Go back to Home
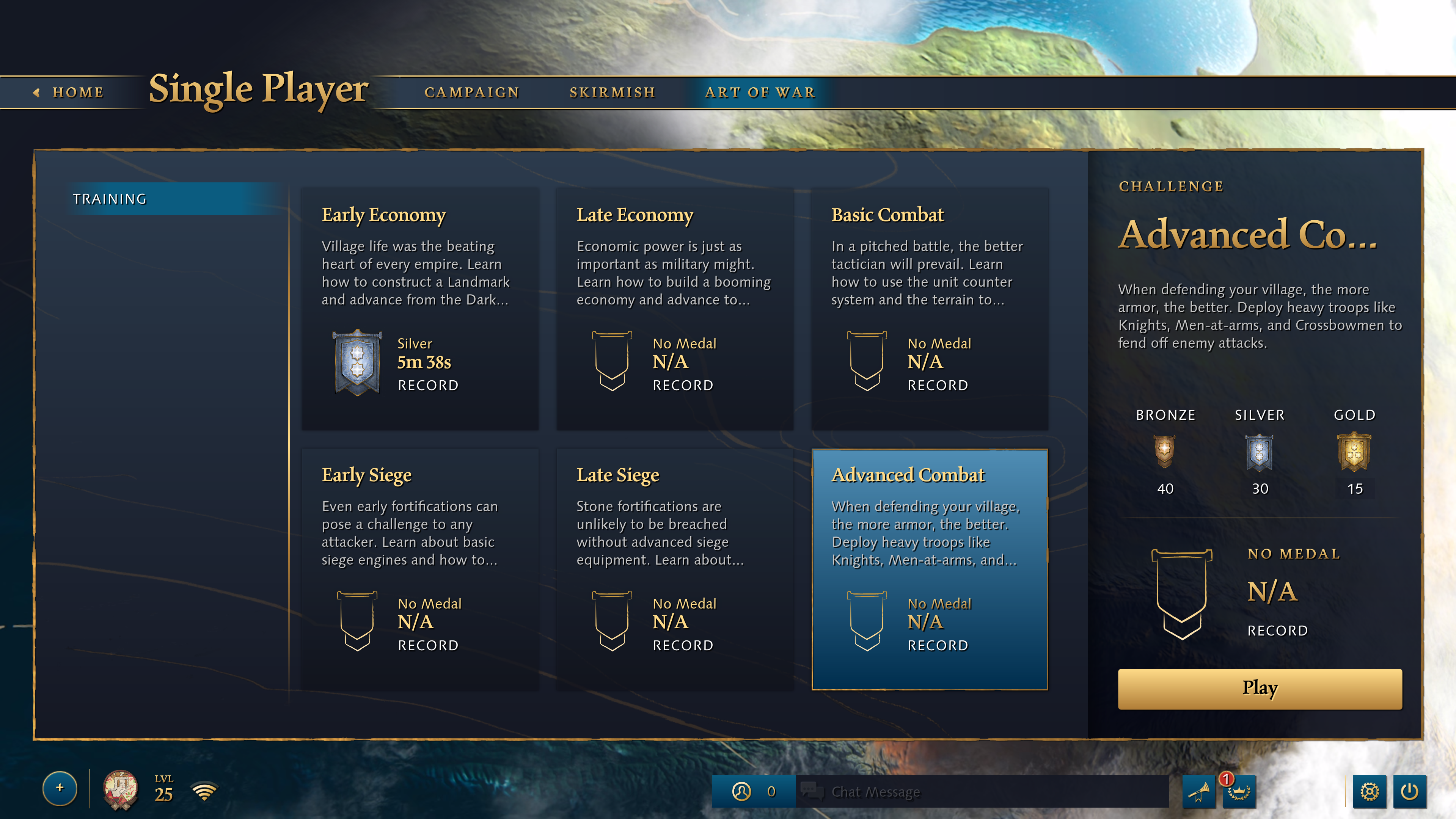This screenshot has height=819, width=1456. coord(69,92)
